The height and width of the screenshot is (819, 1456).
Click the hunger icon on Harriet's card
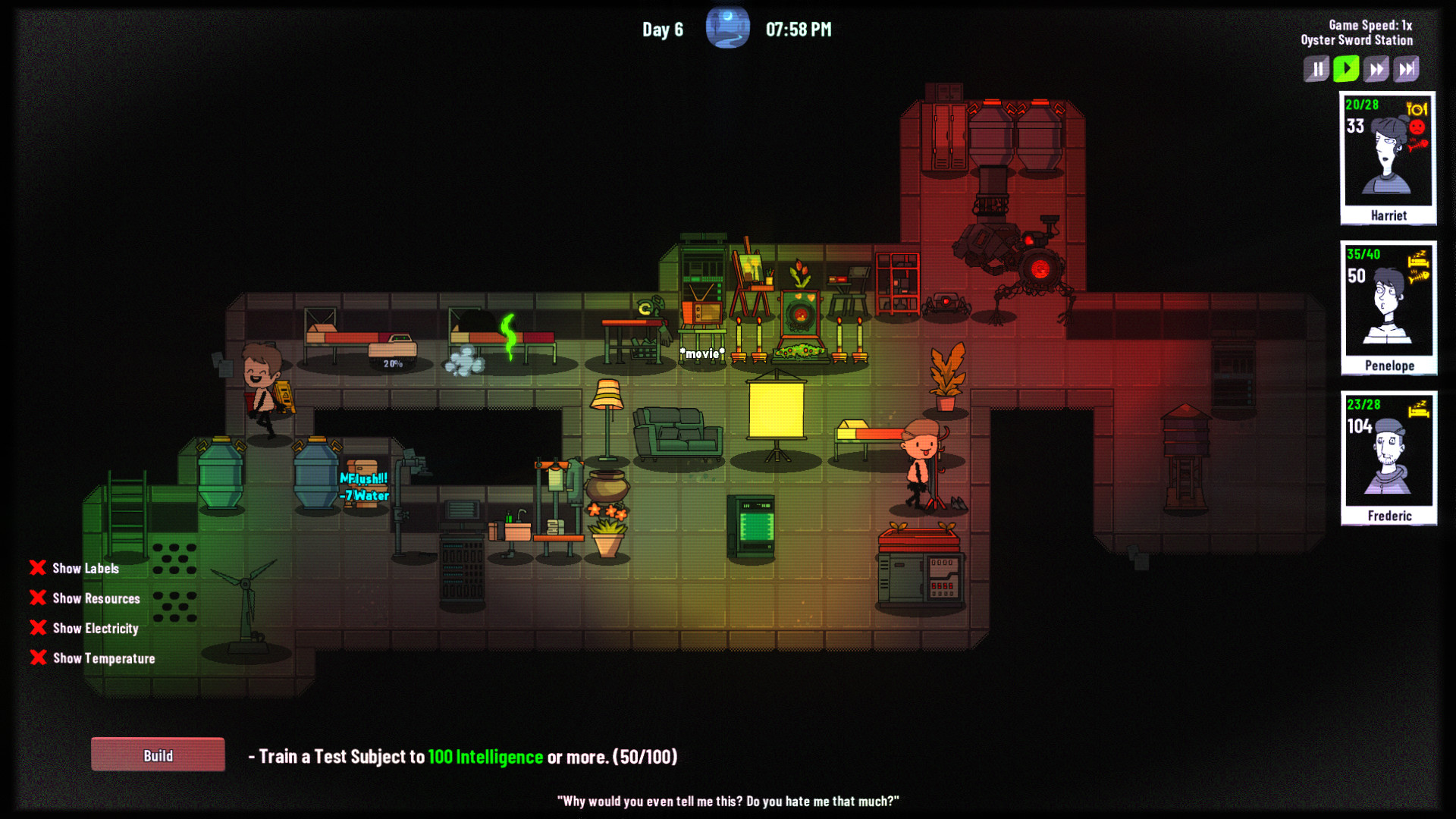1417,110
